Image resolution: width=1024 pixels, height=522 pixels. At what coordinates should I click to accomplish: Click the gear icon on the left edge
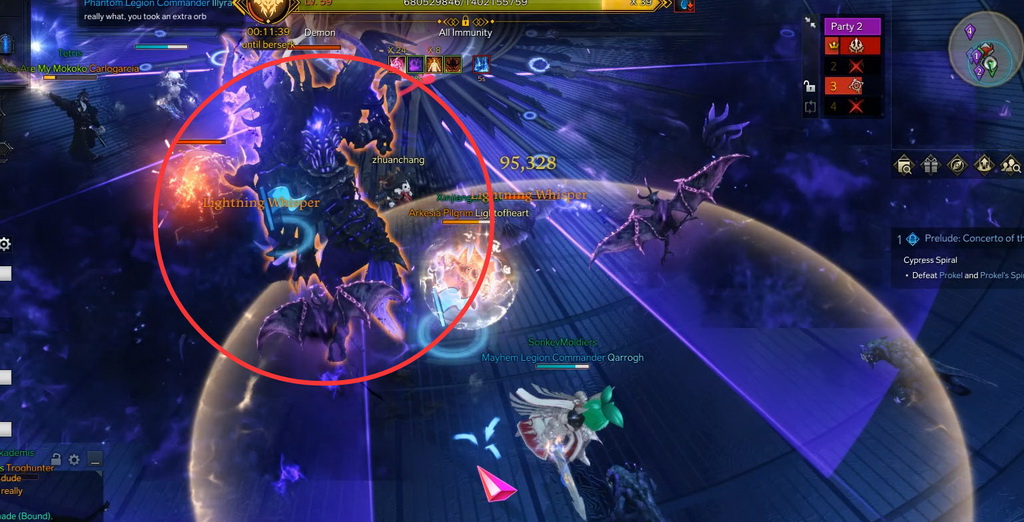(5, 244)
